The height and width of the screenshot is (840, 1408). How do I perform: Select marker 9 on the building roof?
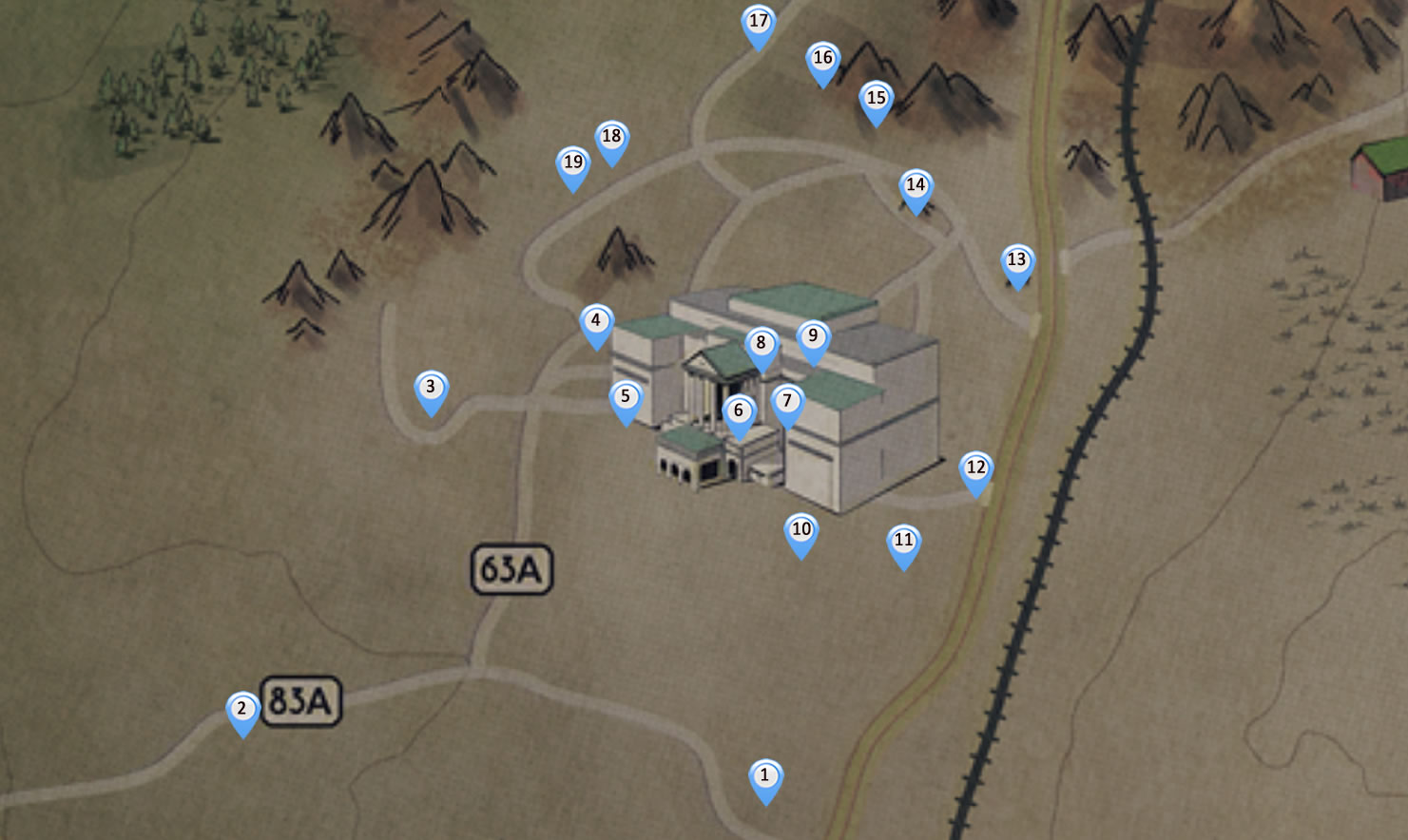(812, 334)
